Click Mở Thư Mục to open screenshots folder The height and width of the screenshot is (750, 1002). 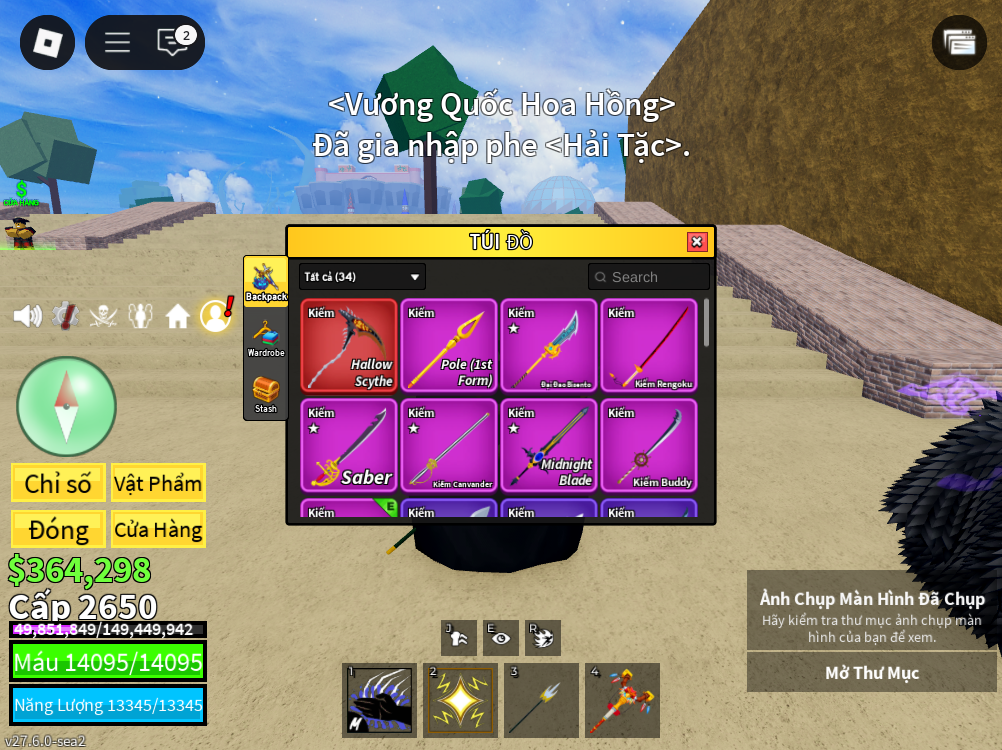click(x=871, y=673)
